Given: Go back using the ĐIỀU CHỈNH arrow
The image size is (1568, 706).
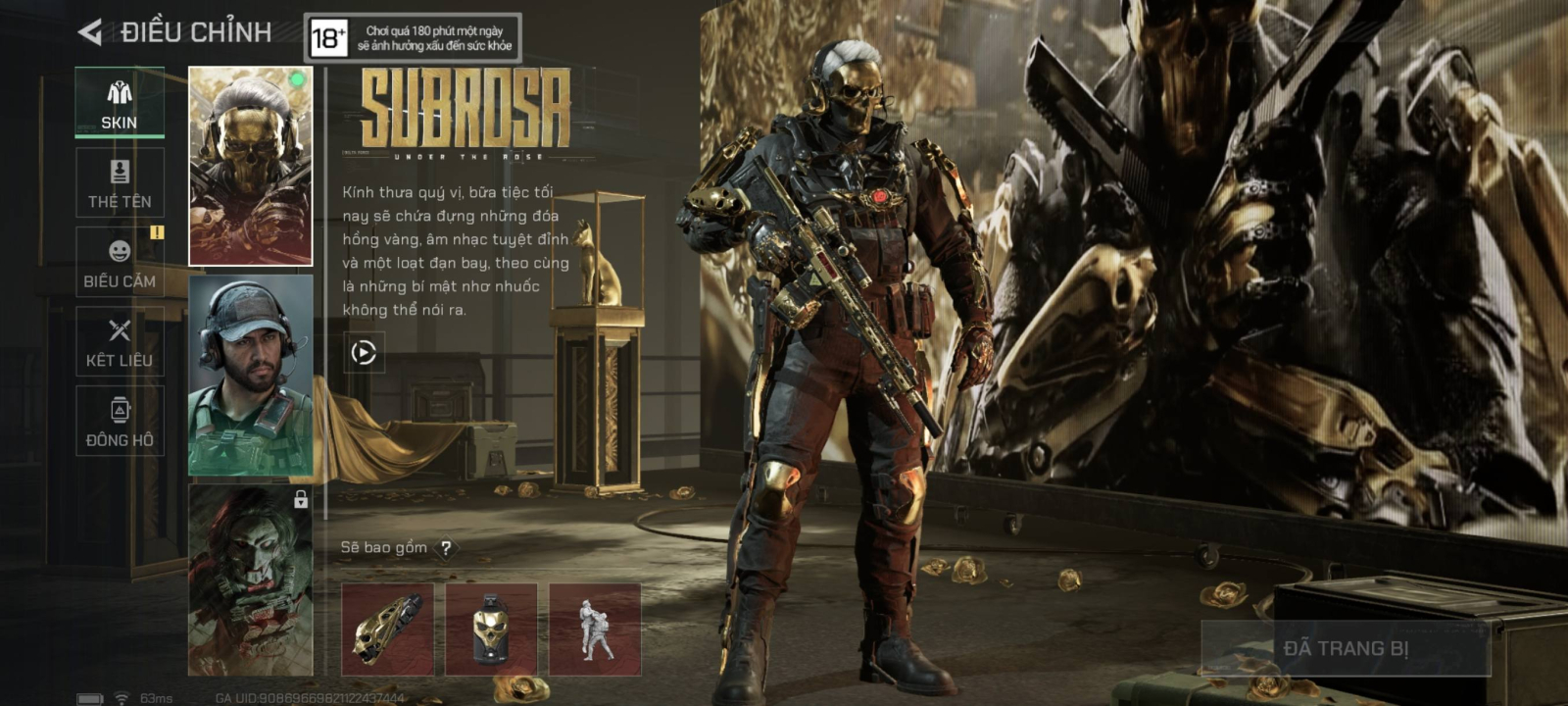Looking at the screenshot, I should click(x=90, y=32).
